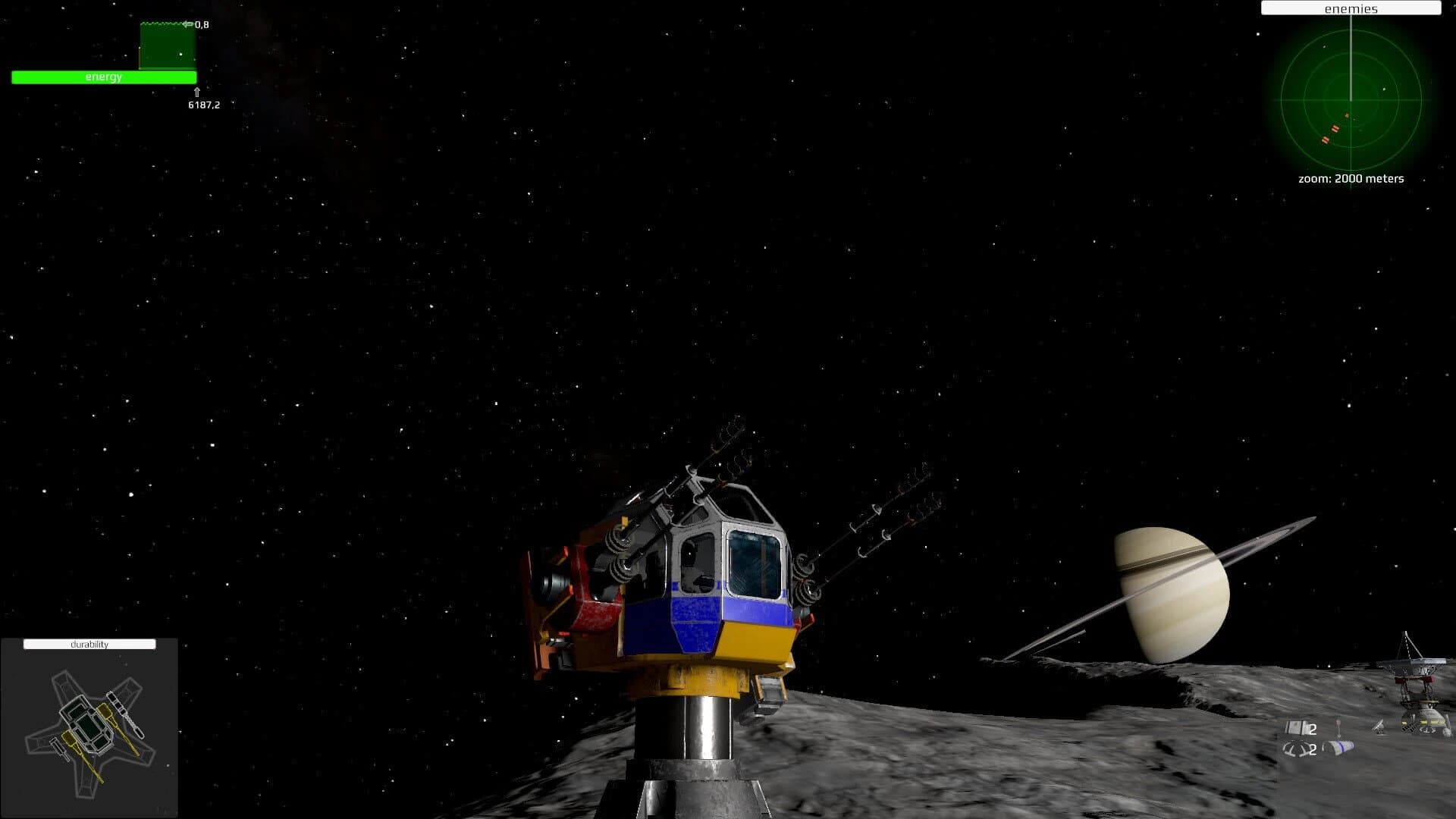Viewport: 1456px width, 819px height.
Task: Expand the energy consumption graph showing 0,8
Action: click(167, 45)
